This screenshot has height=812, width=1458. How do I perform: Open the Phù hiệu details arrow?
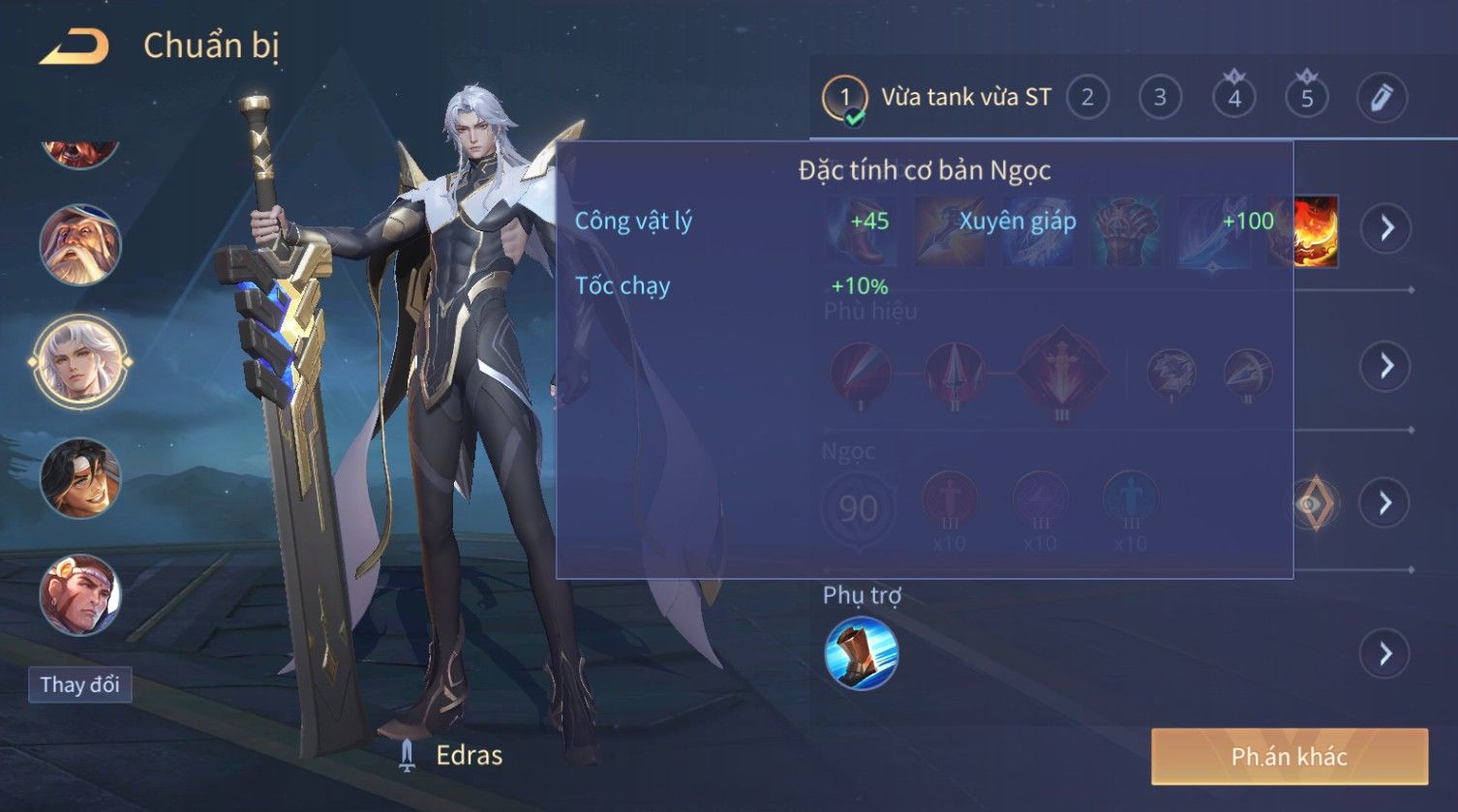coord(1386,366)
